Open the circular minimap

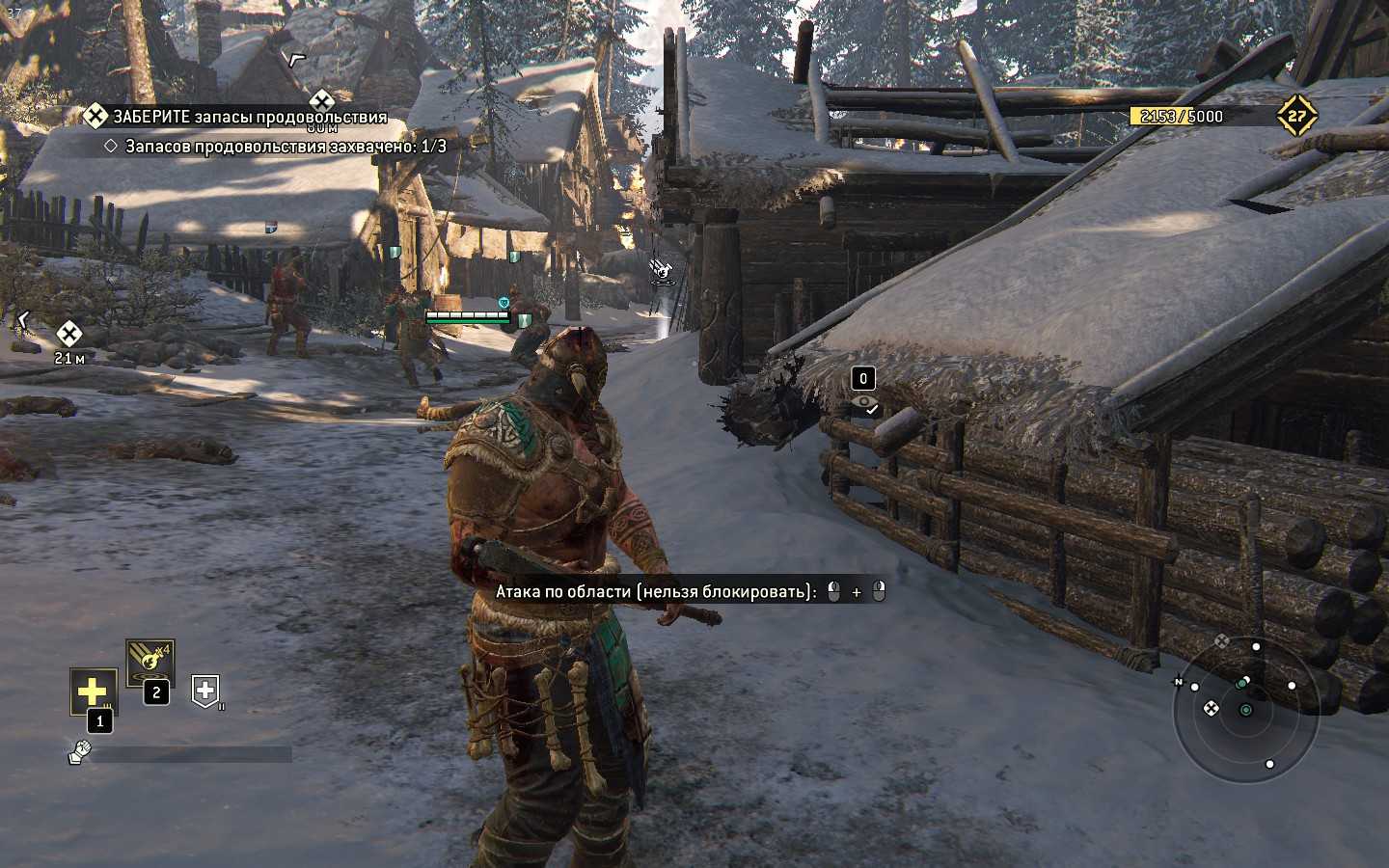click(1245, 710)
